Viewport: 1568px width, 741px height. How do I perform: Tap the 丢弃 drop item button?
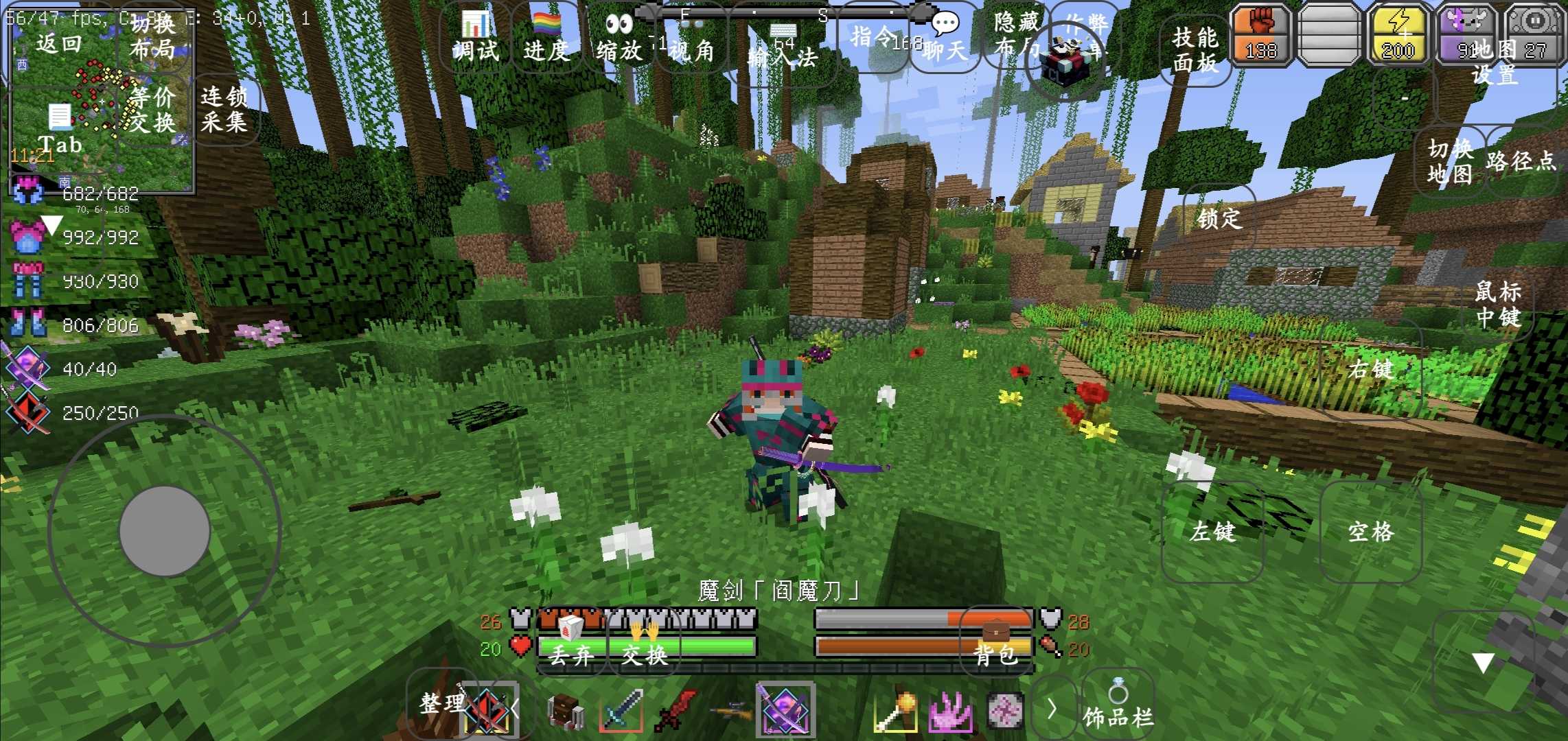pos(571,645)
